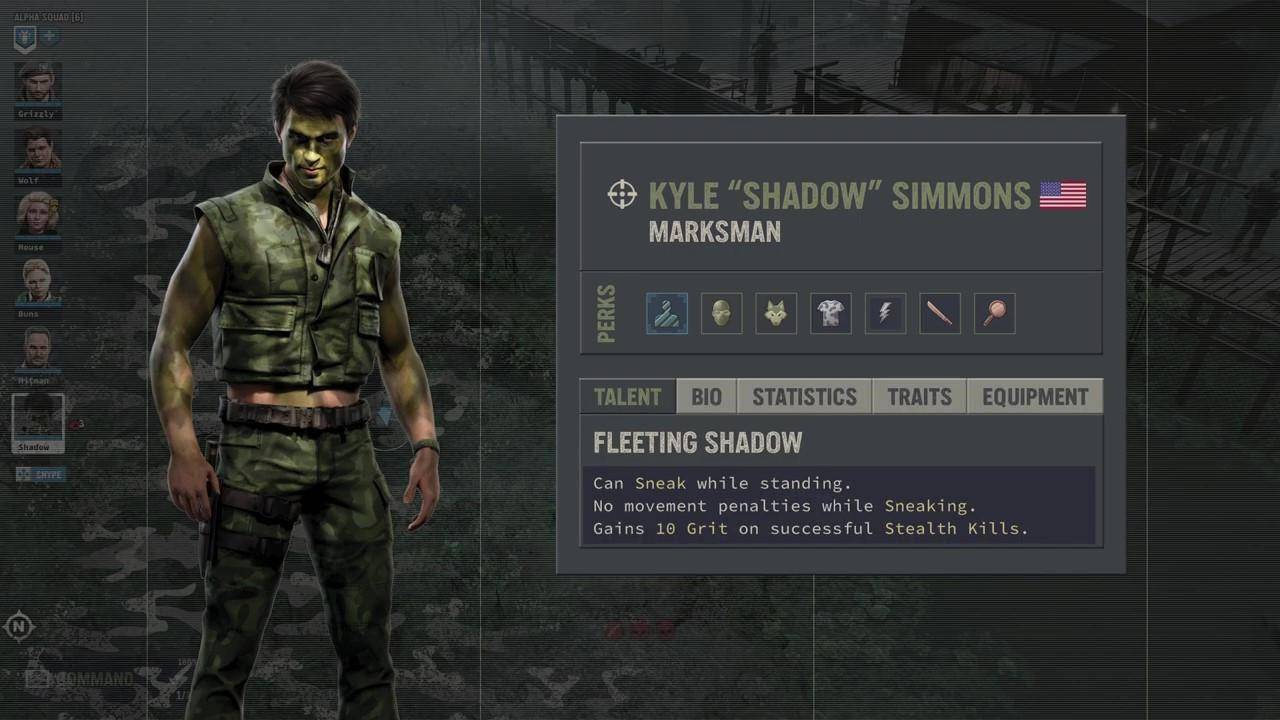The image size is (1280, 720).
Task: Activate the lightning bolt perk icon
Action: 885,314
